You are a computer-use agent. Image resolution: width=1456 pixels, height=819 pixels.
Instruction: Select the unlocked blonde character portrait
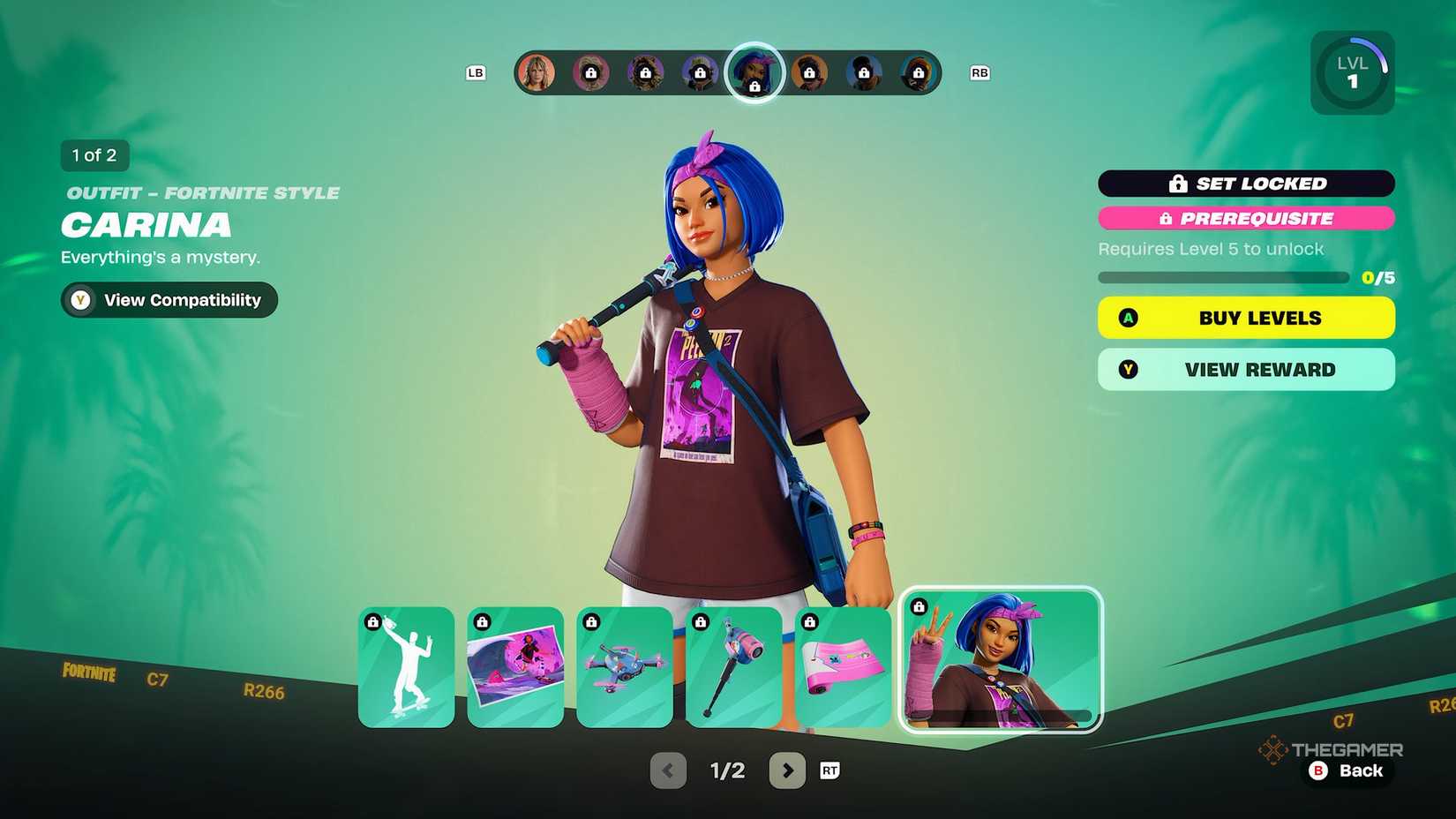[x=538, y=73]
